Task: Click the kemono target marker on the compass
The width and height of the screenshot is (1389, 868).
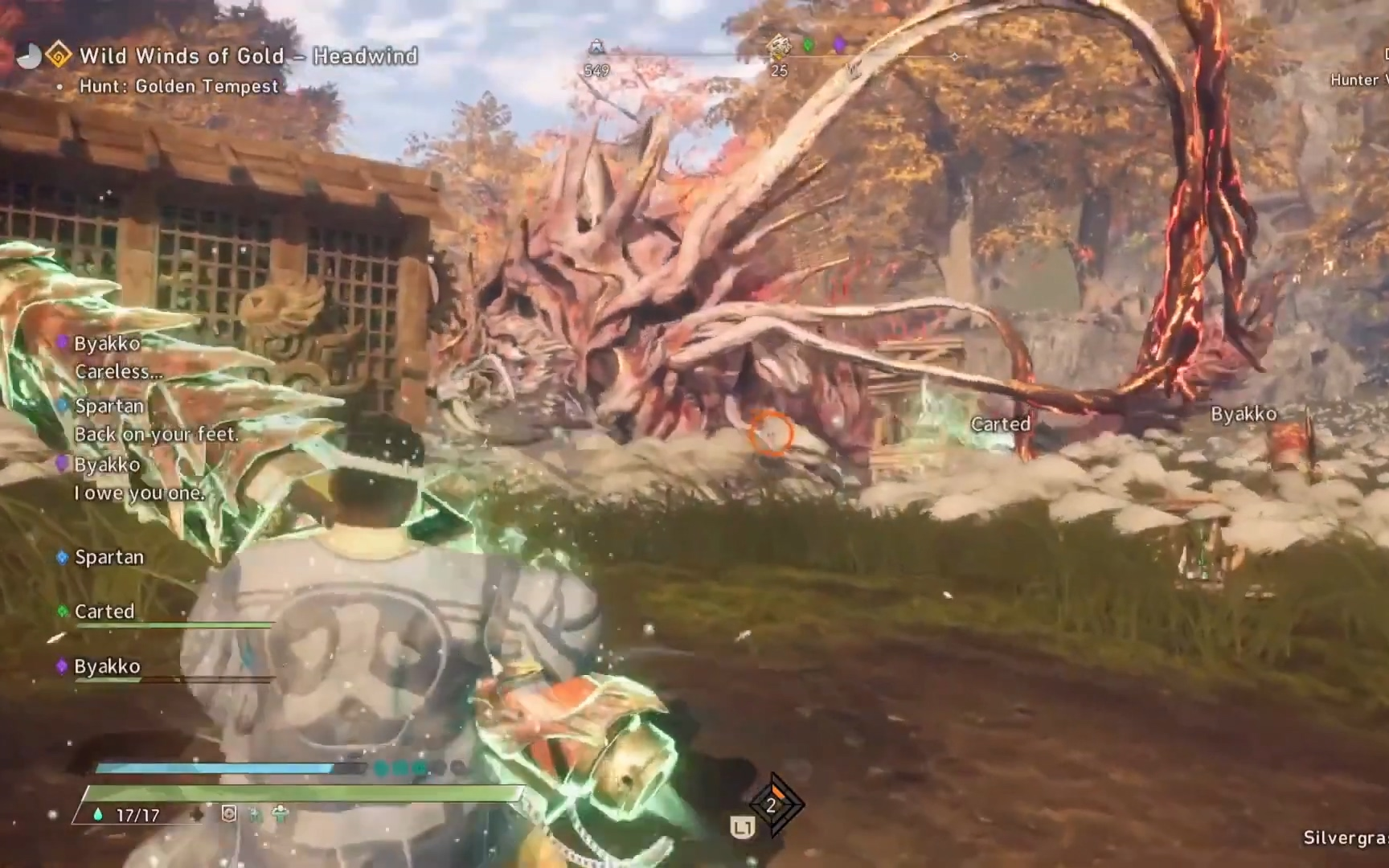Action: [778, 47]
